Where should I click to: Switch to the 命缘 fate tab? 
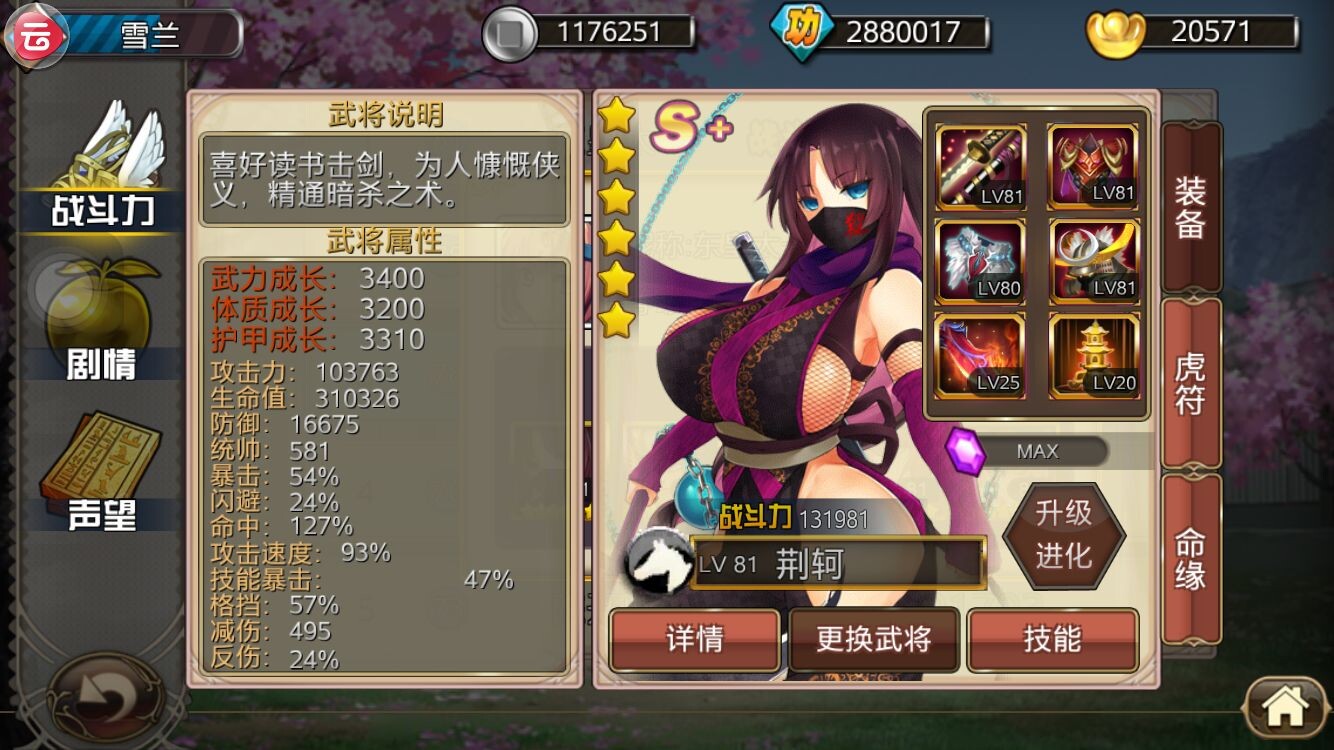[1190, 559]
